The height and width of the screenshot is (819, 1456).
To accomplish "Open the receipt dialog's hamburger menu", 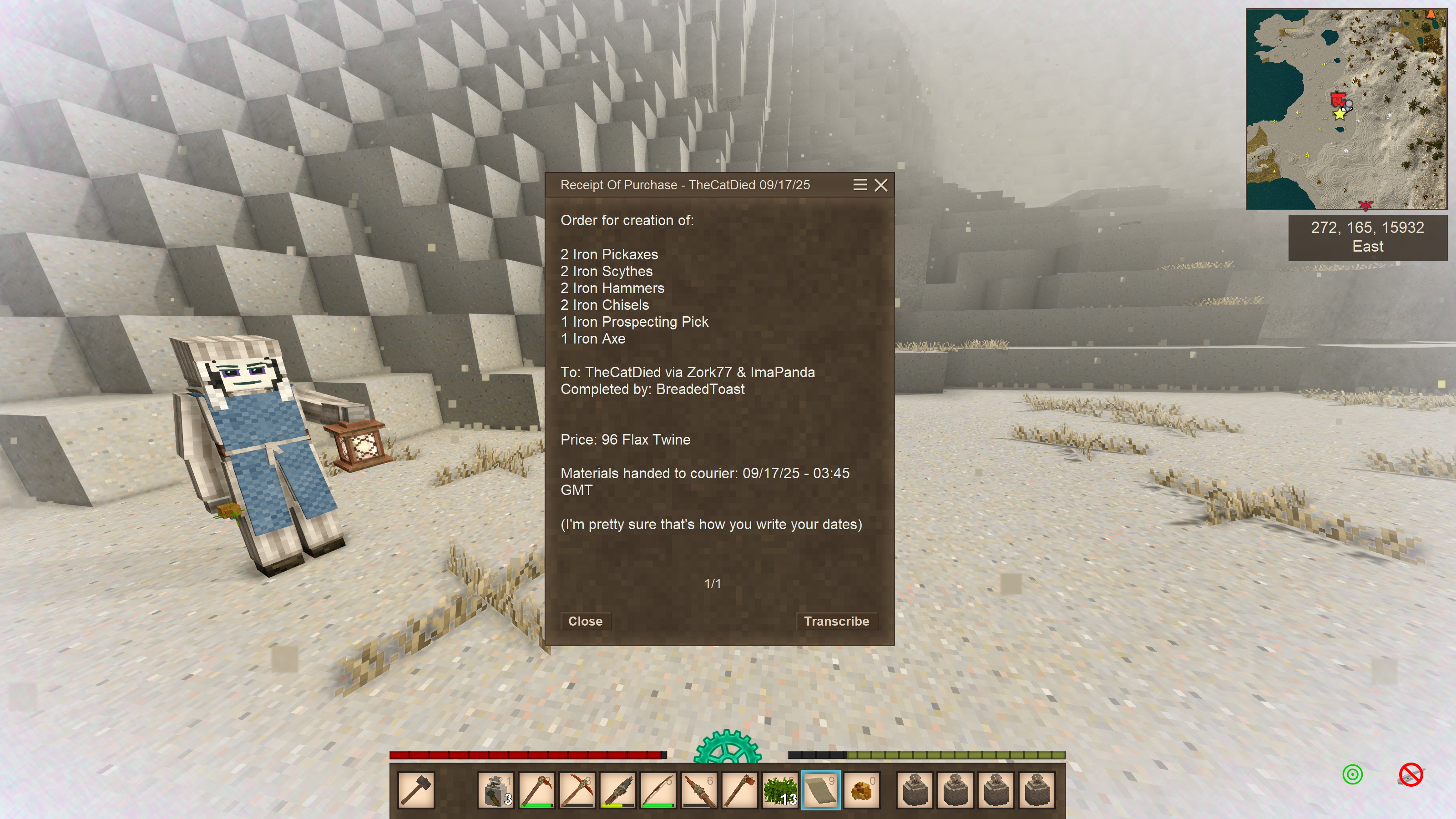I will [859, 185].
